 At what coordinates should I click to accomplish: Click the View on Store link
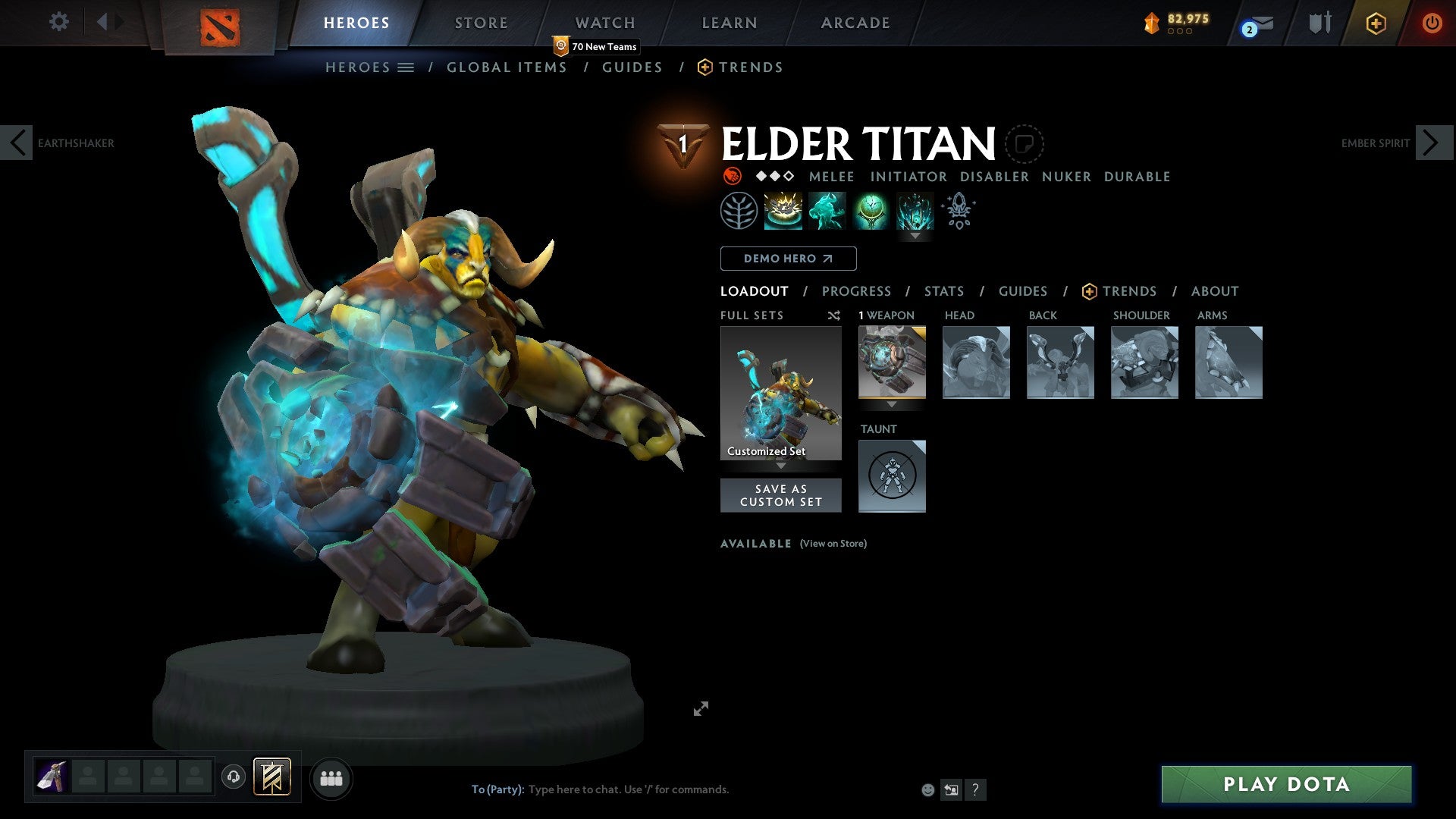pos(833,544)
